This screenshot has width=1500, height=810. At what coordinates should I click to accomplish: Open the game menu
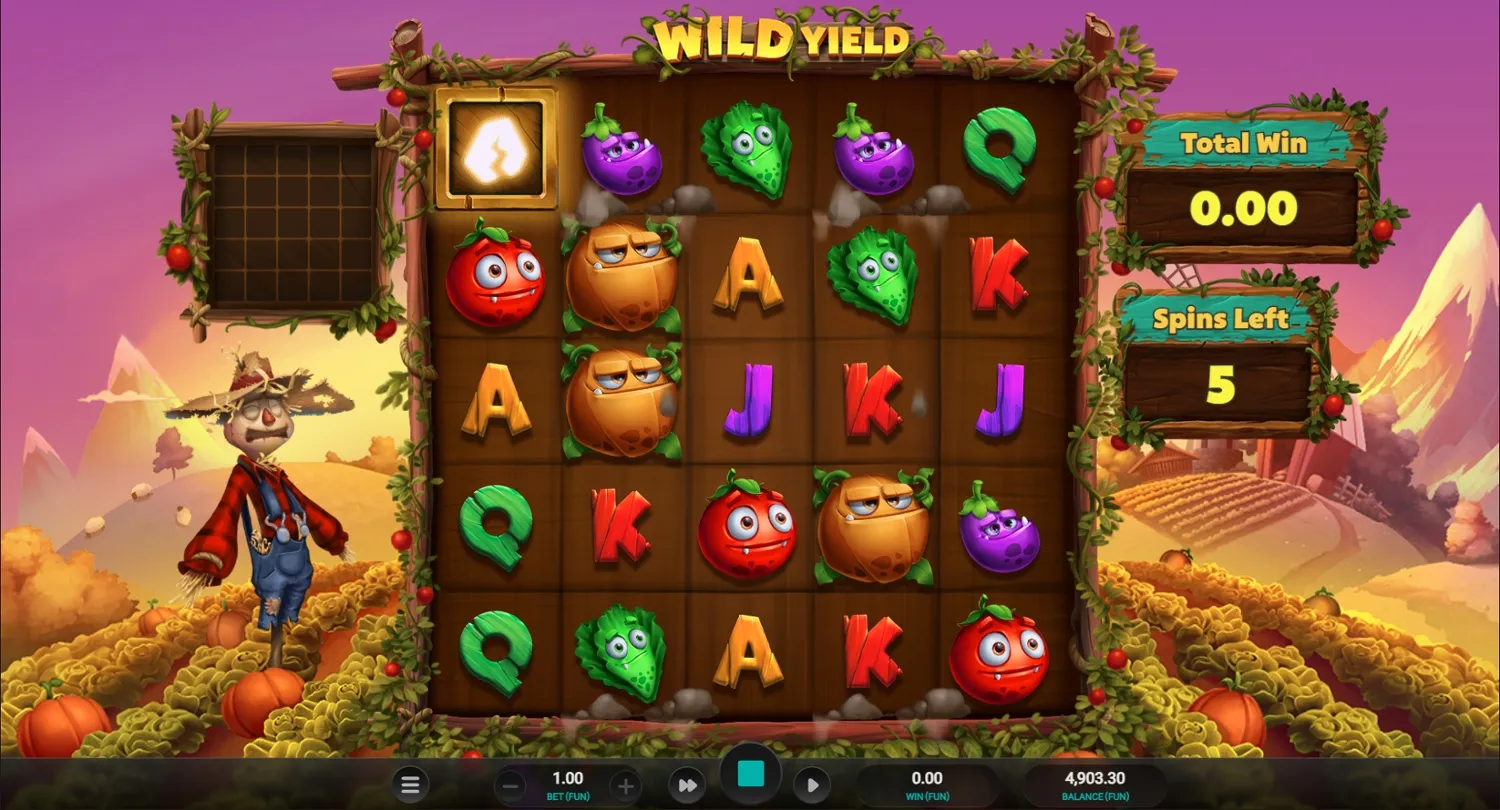(x=410, y=784)
